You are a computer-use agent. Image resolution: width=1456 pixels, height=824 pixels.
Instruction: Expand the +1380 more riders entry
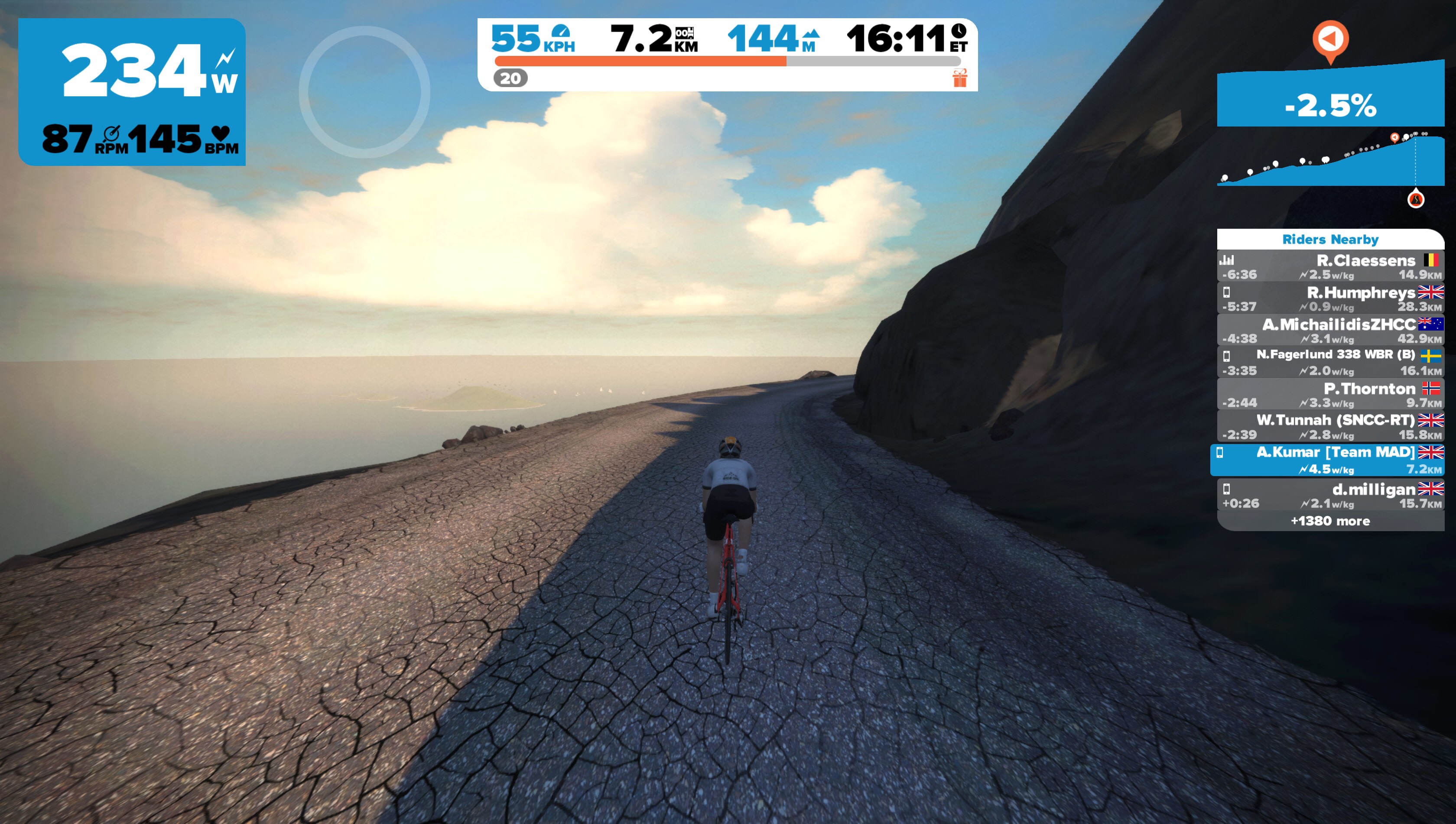(1330, 521)
